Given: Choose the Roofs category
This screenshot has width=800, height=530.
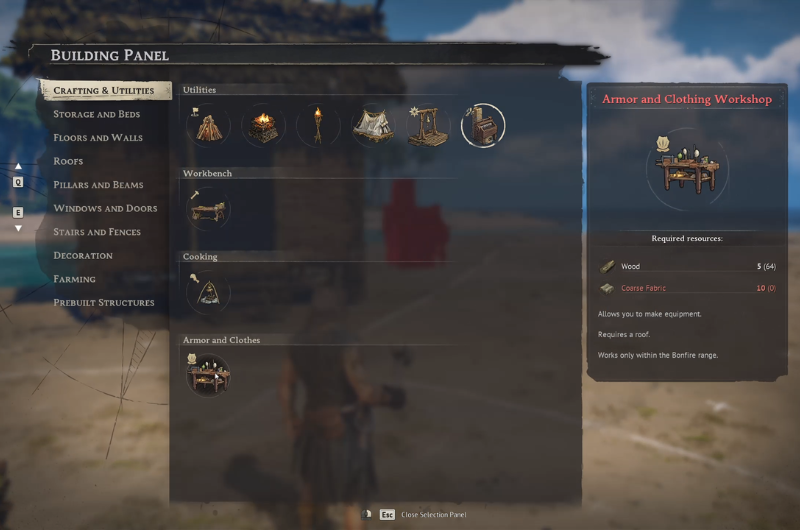Looking at the screenshot, I should pyautogui.click(x=68, y=161).
